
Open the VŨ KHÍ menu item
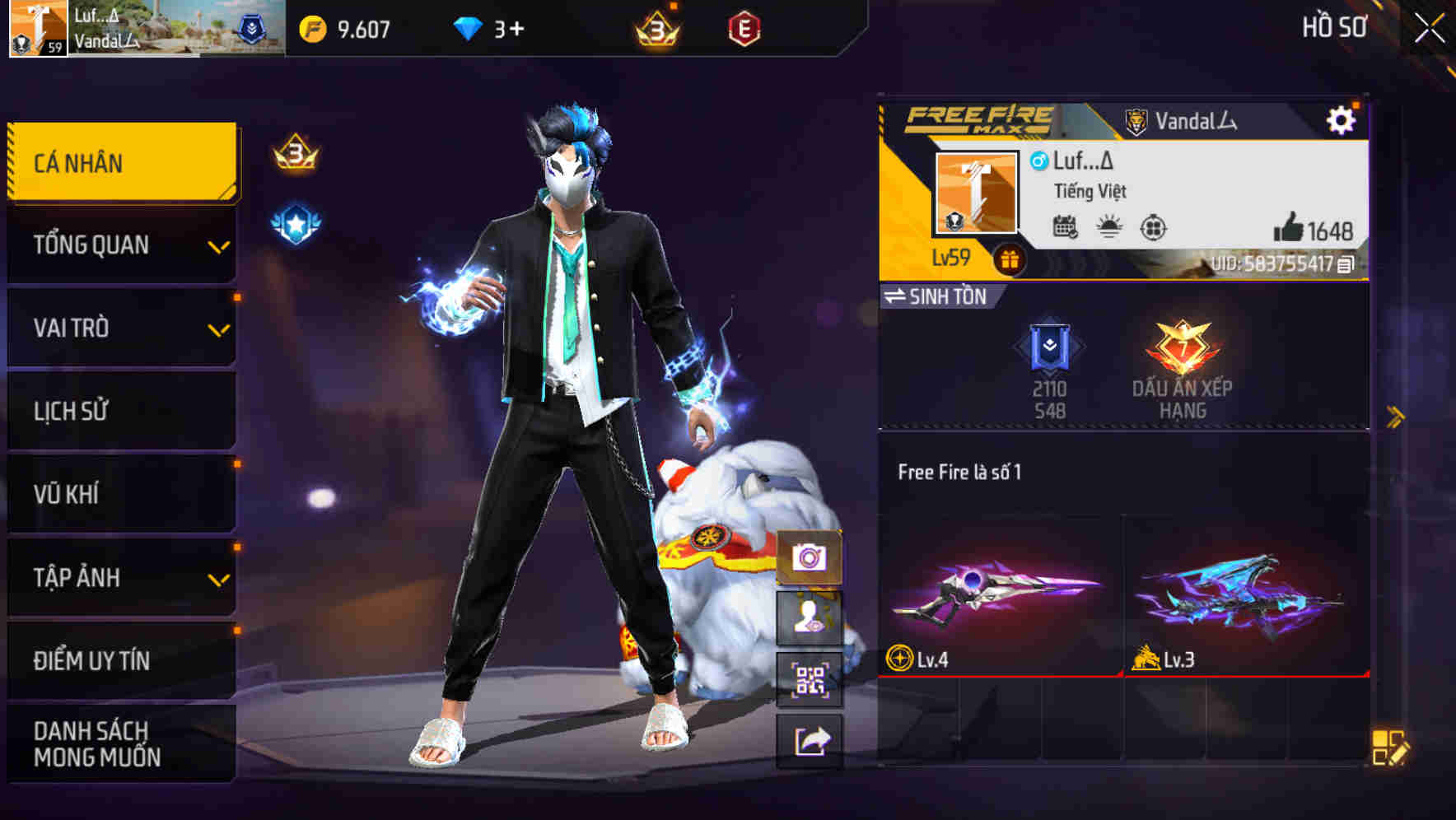(122, 494)
